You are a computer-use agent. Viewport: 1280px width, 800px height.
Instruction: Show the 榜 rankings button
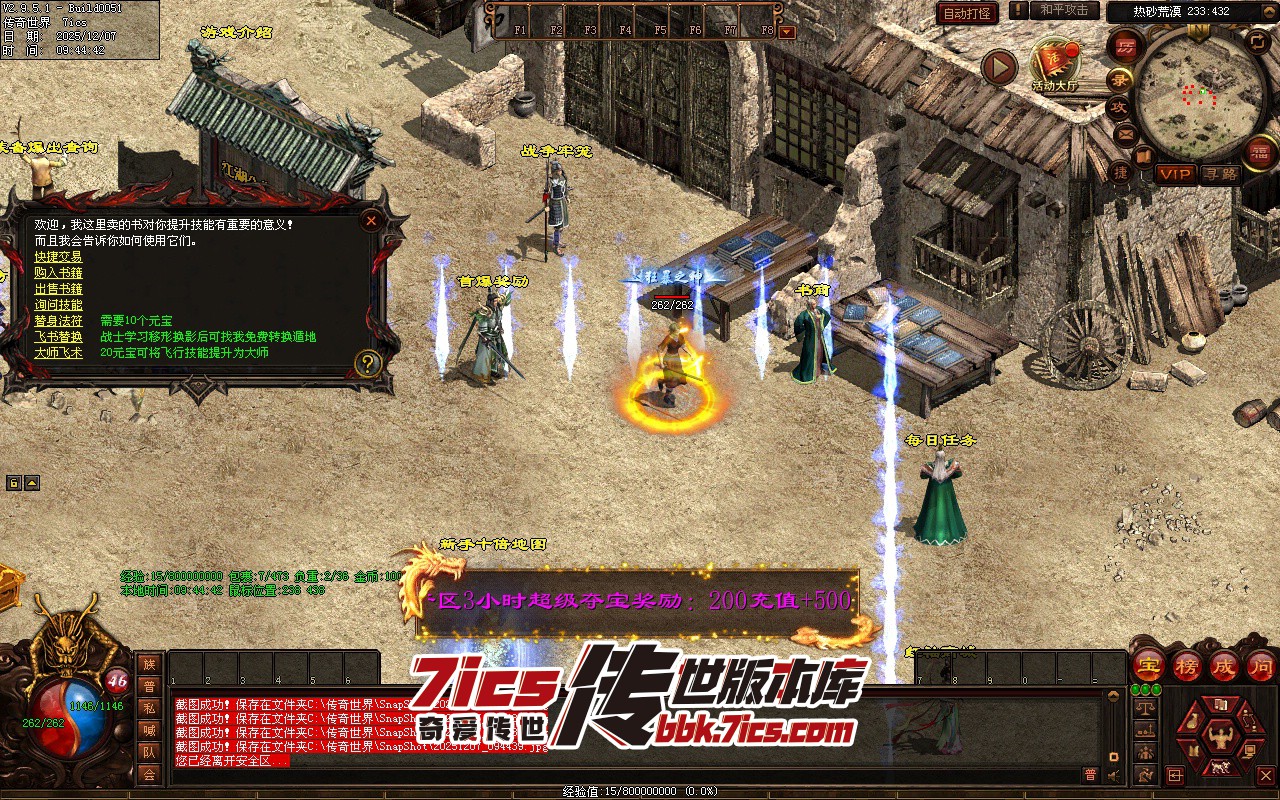point(1186,665)
